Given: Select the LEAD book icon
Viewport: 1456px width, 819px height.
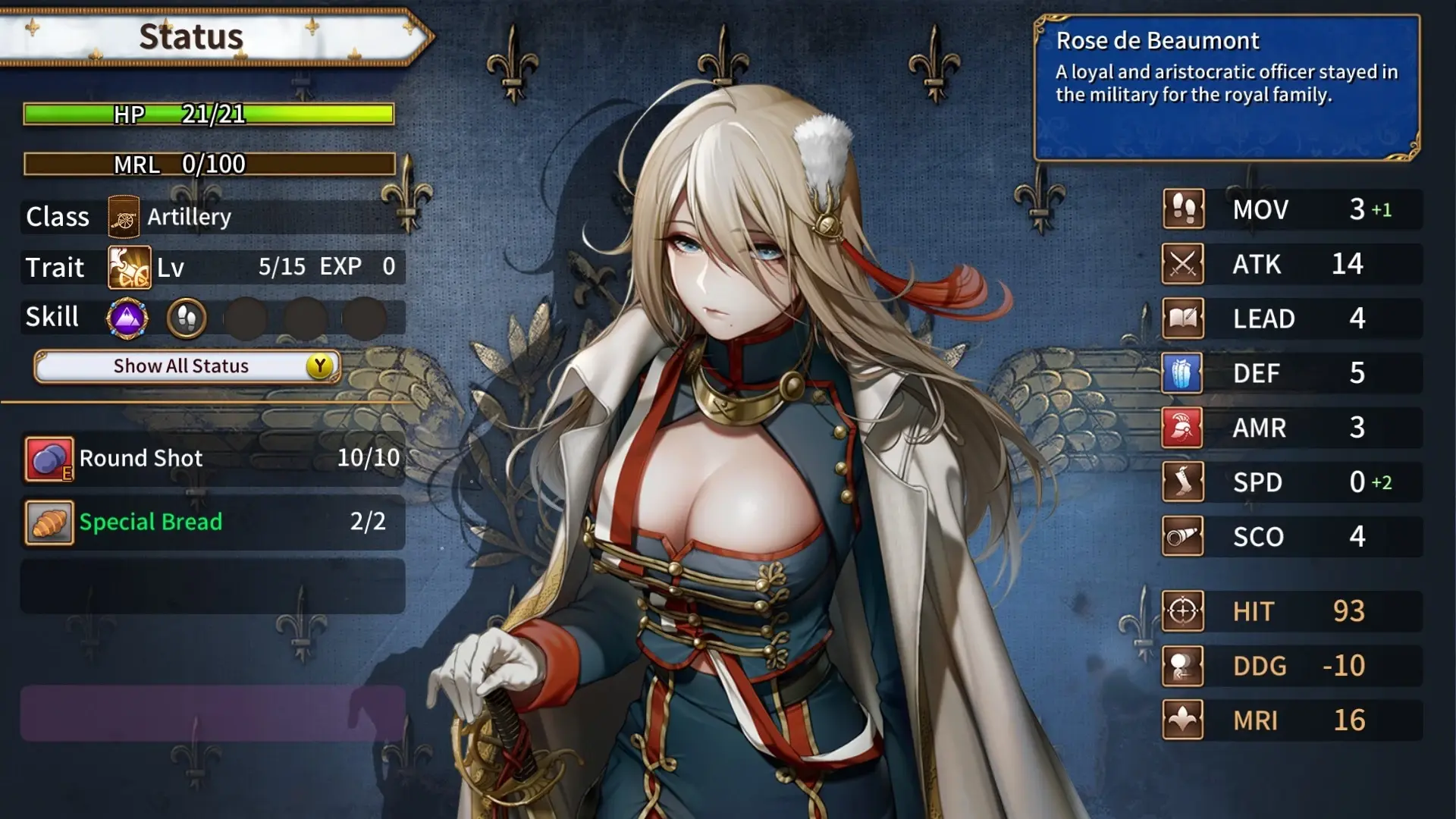Looking at the screenshot, I should [1183, 318].
